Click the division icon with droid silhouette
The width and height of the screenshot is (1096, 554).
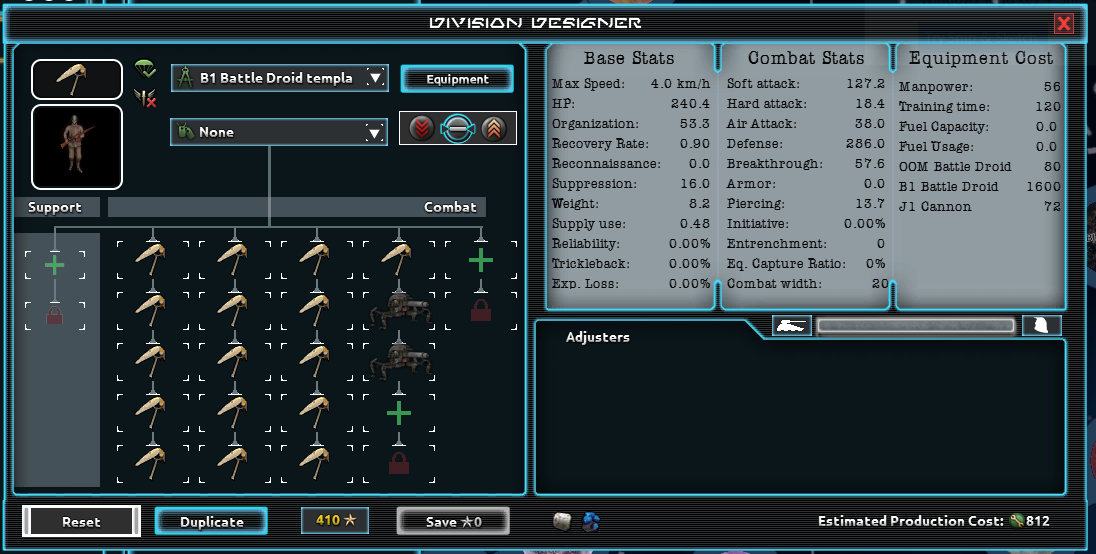coord(77,79)
